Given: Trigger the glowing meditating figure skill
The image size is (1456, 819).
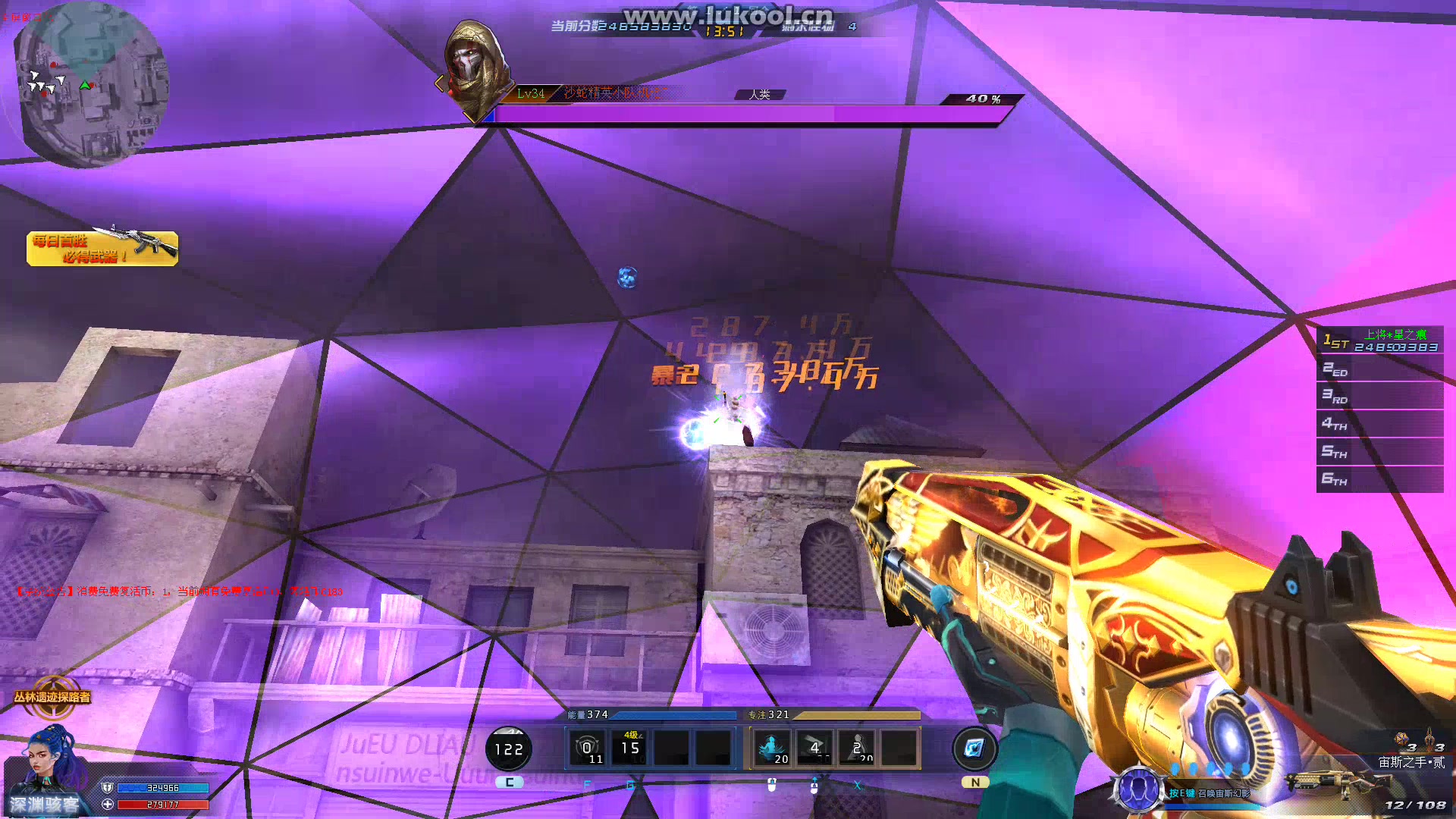Looking at the screenshot, I should pyautogui.click(x=772, y=748).
